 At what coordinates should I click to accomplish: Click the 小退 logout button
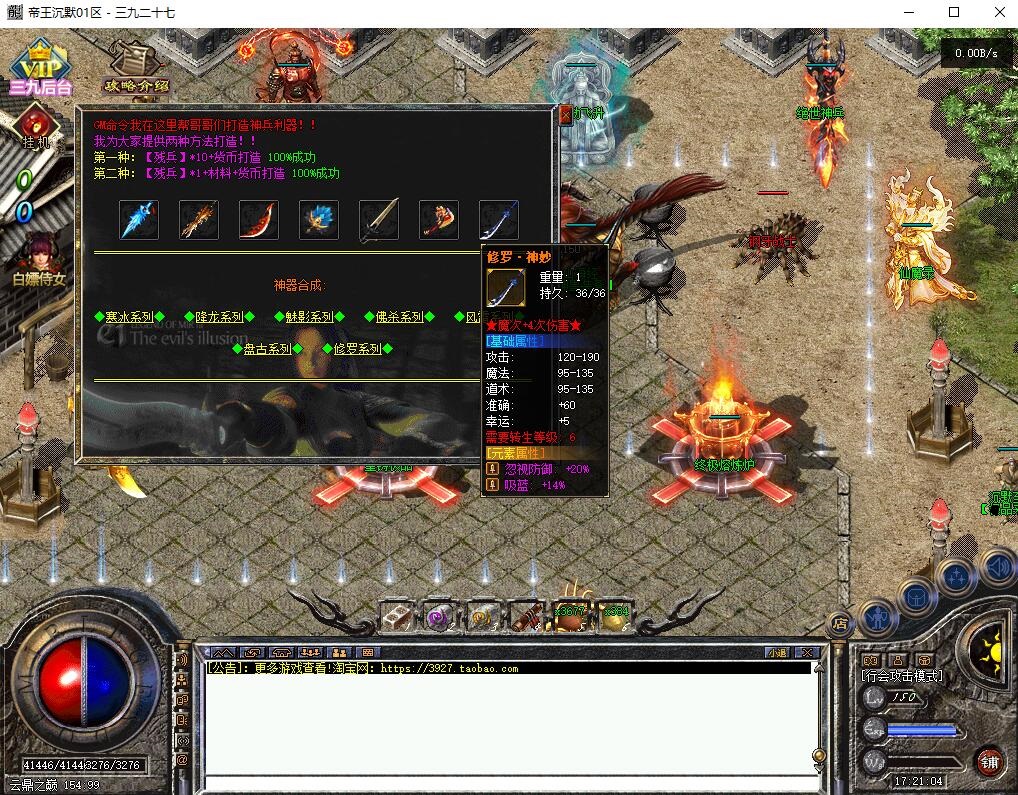777,652
